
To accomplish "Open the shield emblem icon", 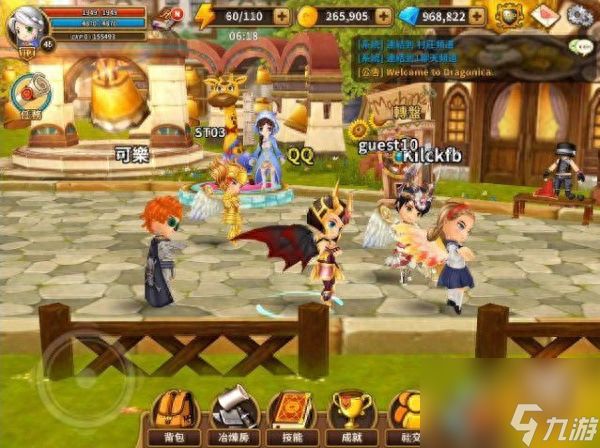I will [x=510, y=15].
